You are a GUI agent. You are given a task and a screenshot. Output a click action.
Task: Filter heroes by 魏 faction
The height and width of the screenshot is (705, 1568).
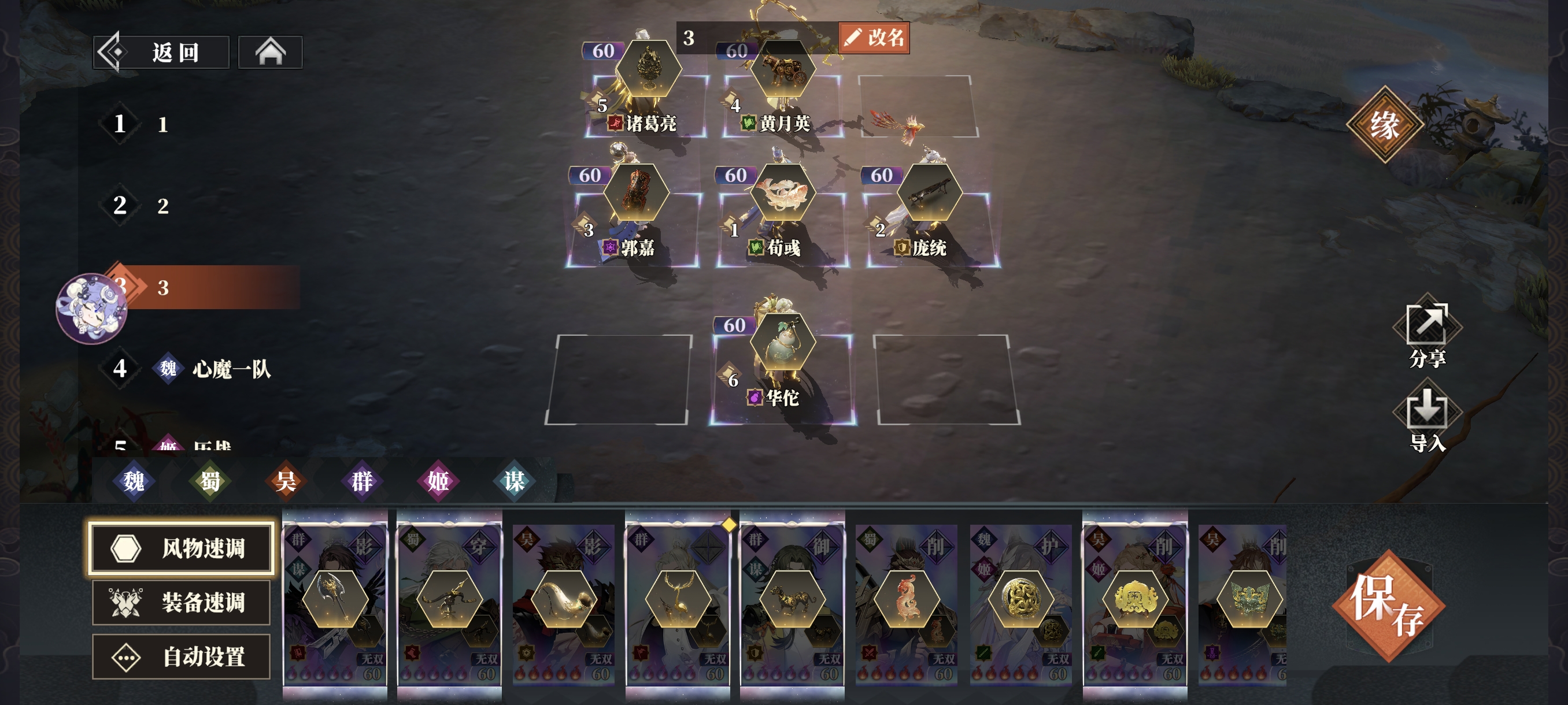pos(134,481)
